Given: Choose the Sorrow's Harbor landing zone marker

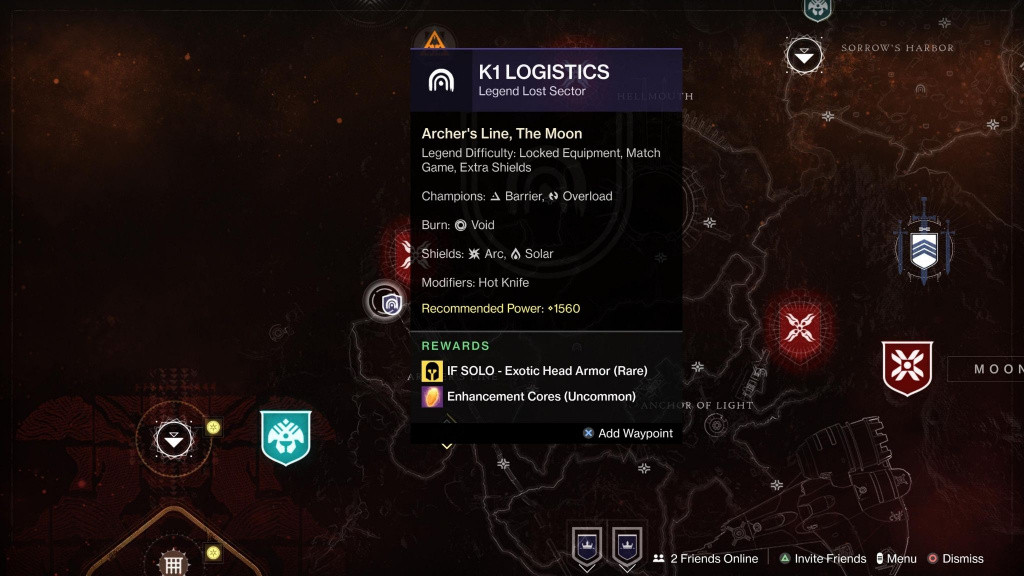Looking at the screenshot, I should [804, 55].
